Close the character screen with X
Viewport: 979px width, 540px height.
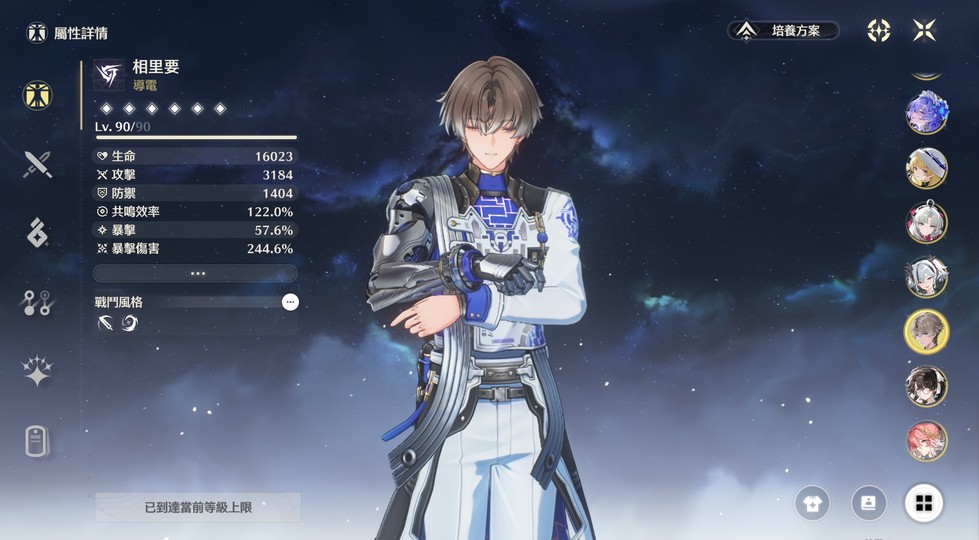(x=924, y=31)
